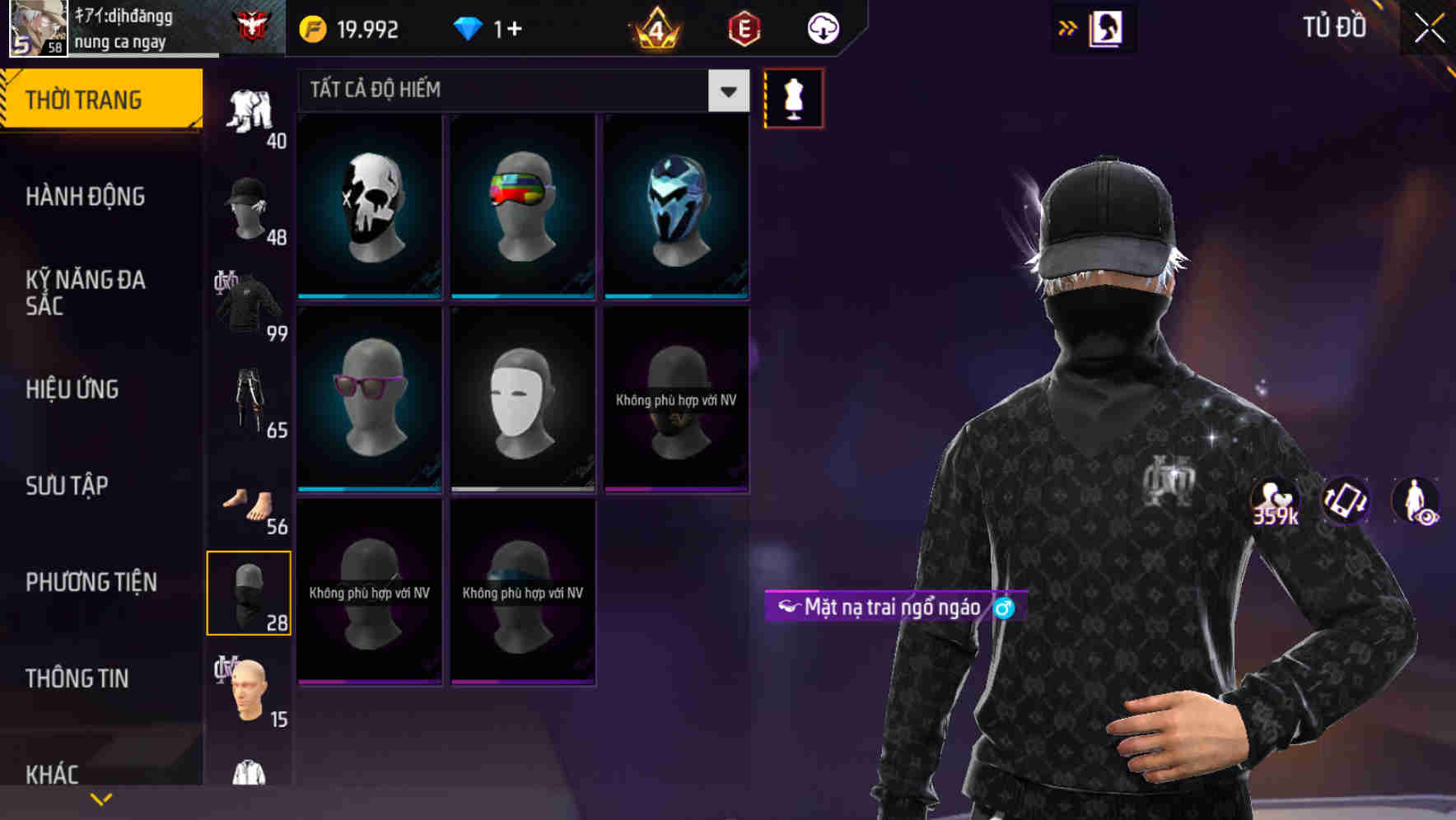The width and height of the screenshot is (1456, 820).
Task: Select the highlighted balaclava category thumbnail
Action: pos(248,591)
